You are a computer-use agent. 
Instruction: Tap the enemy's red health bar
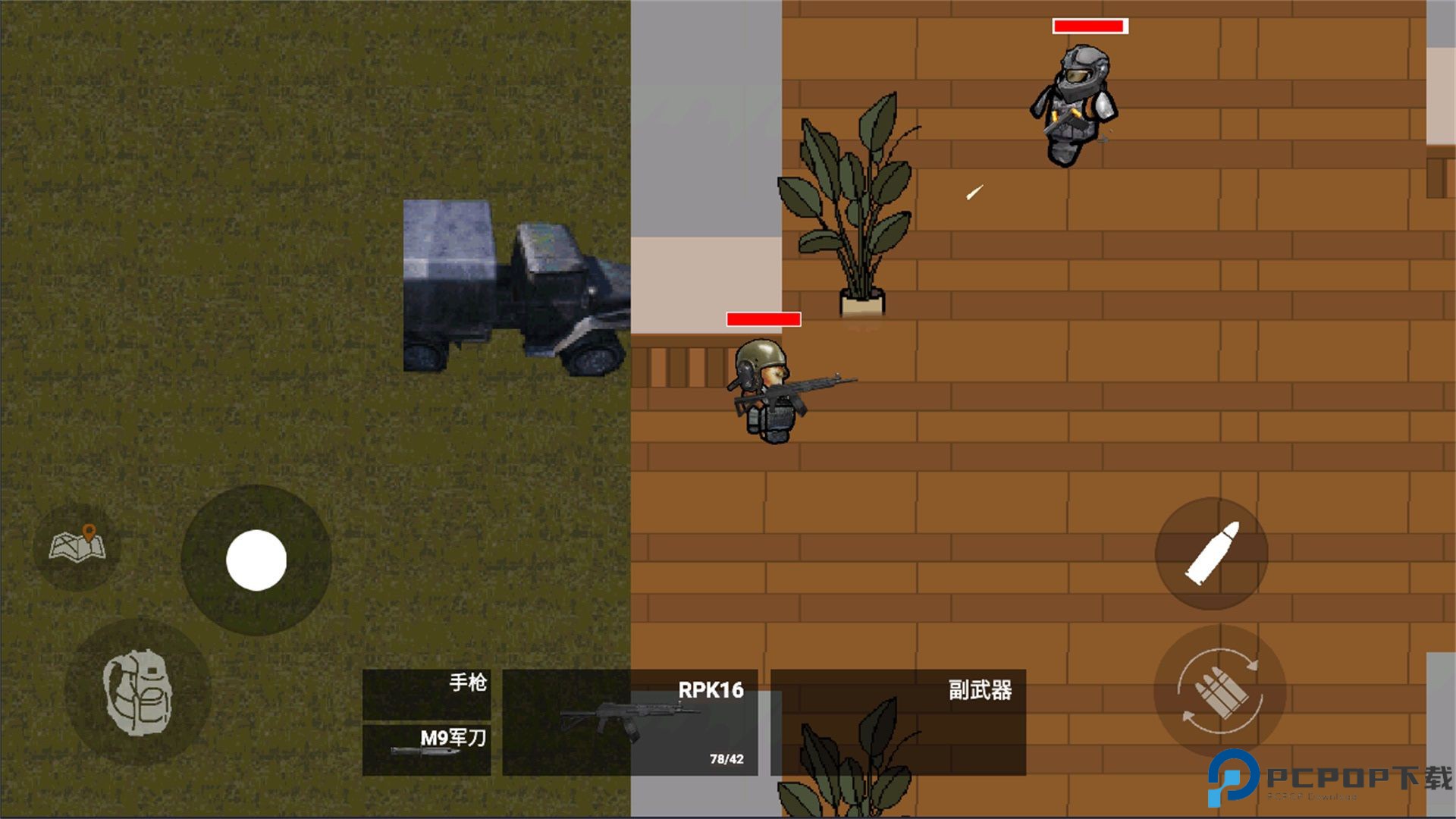point(1088,27)
